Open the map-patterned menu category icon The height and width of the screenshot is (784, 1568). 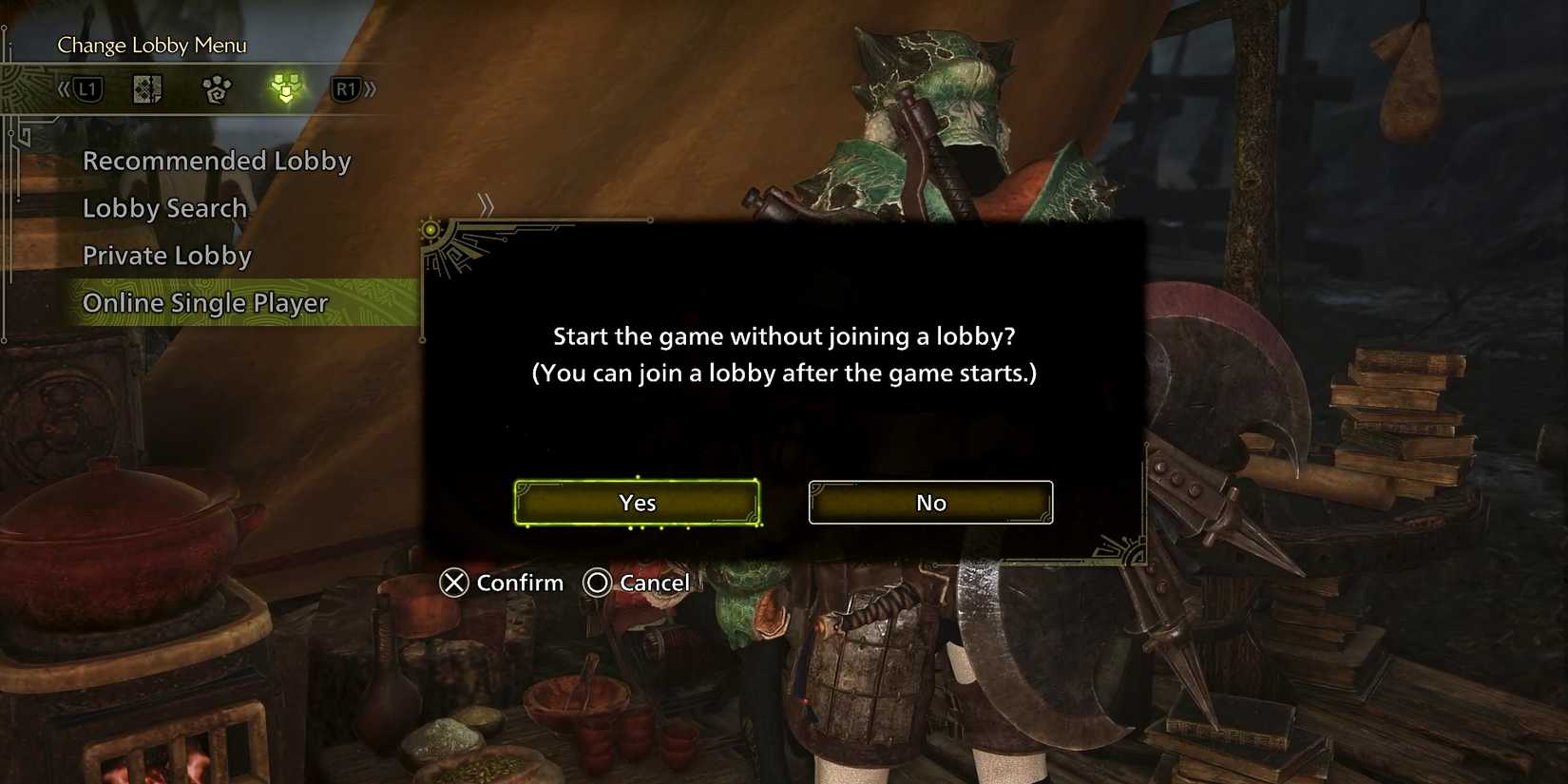pos(147,88)
